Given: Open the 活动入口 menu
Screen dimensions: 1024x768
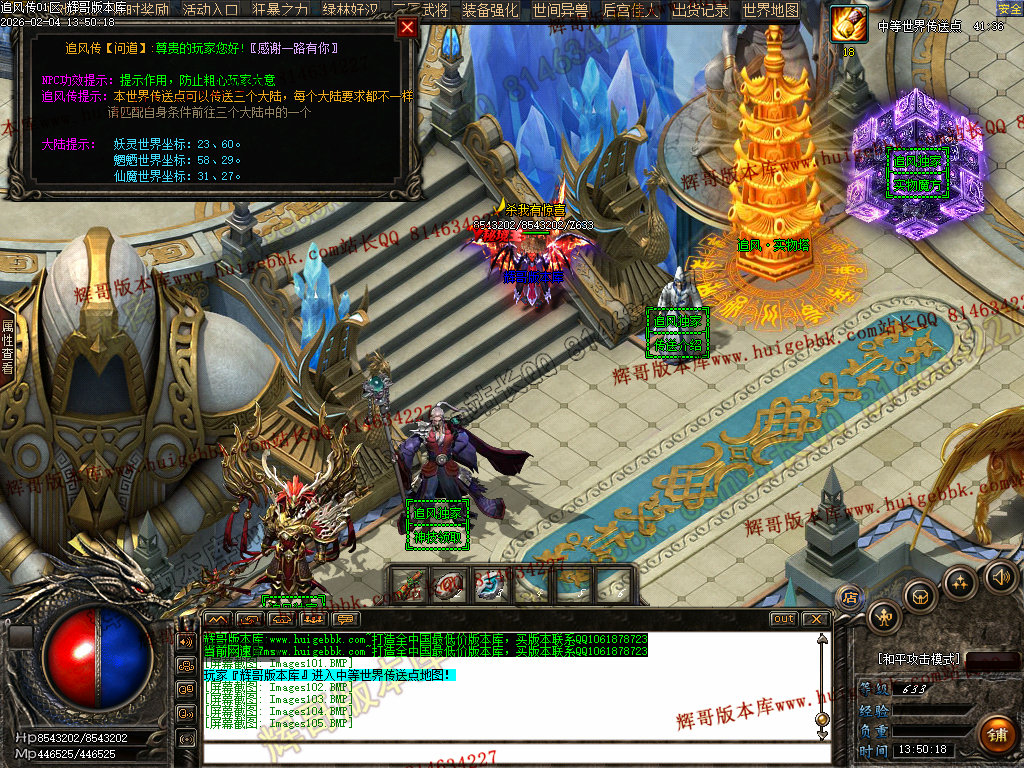Looking at the screenshot, I should [x=211, y=10].
